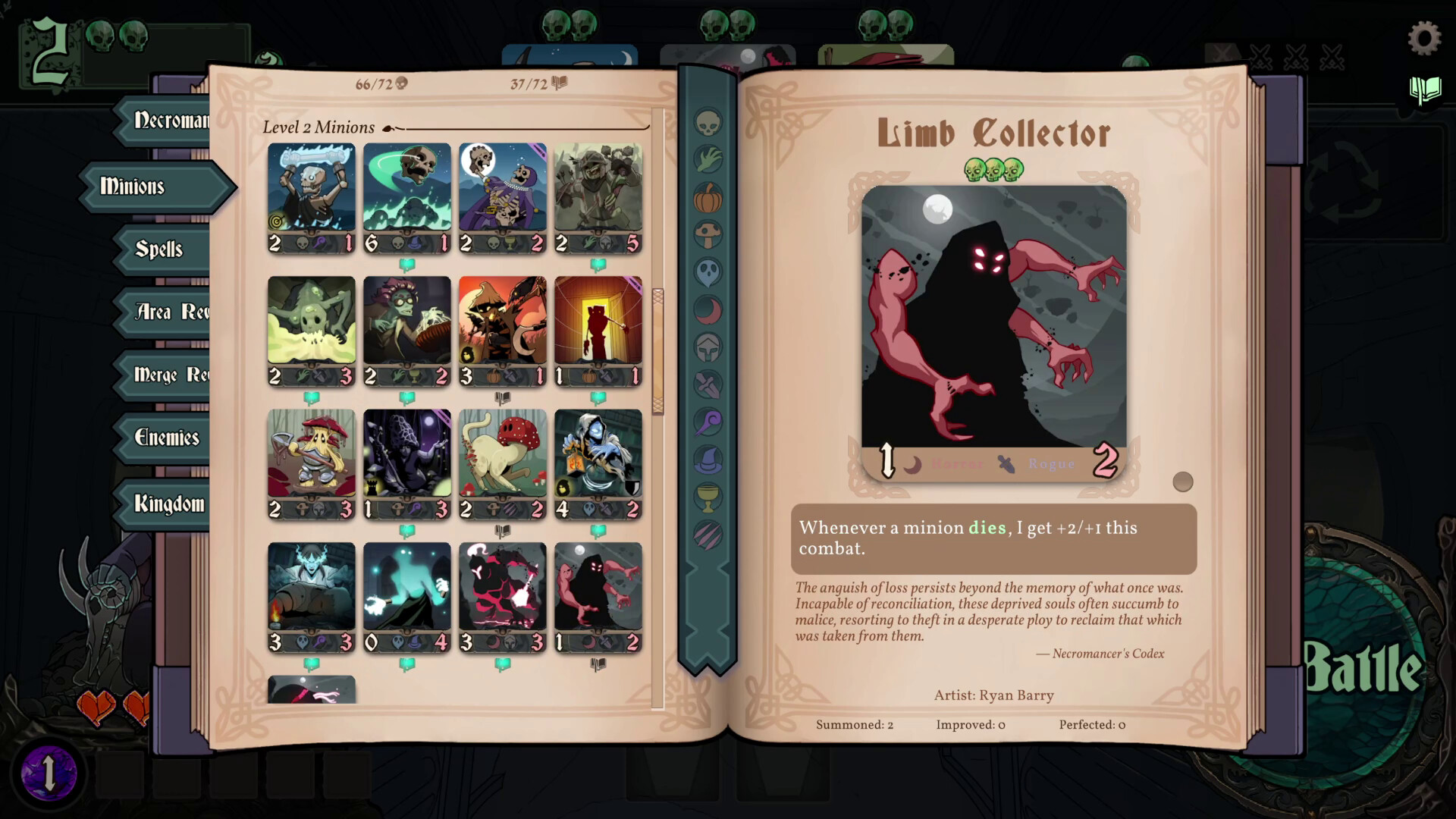The image size is (1456, 819).
Task: Select the zombie hand filter icon
Action: coord(708,159)
